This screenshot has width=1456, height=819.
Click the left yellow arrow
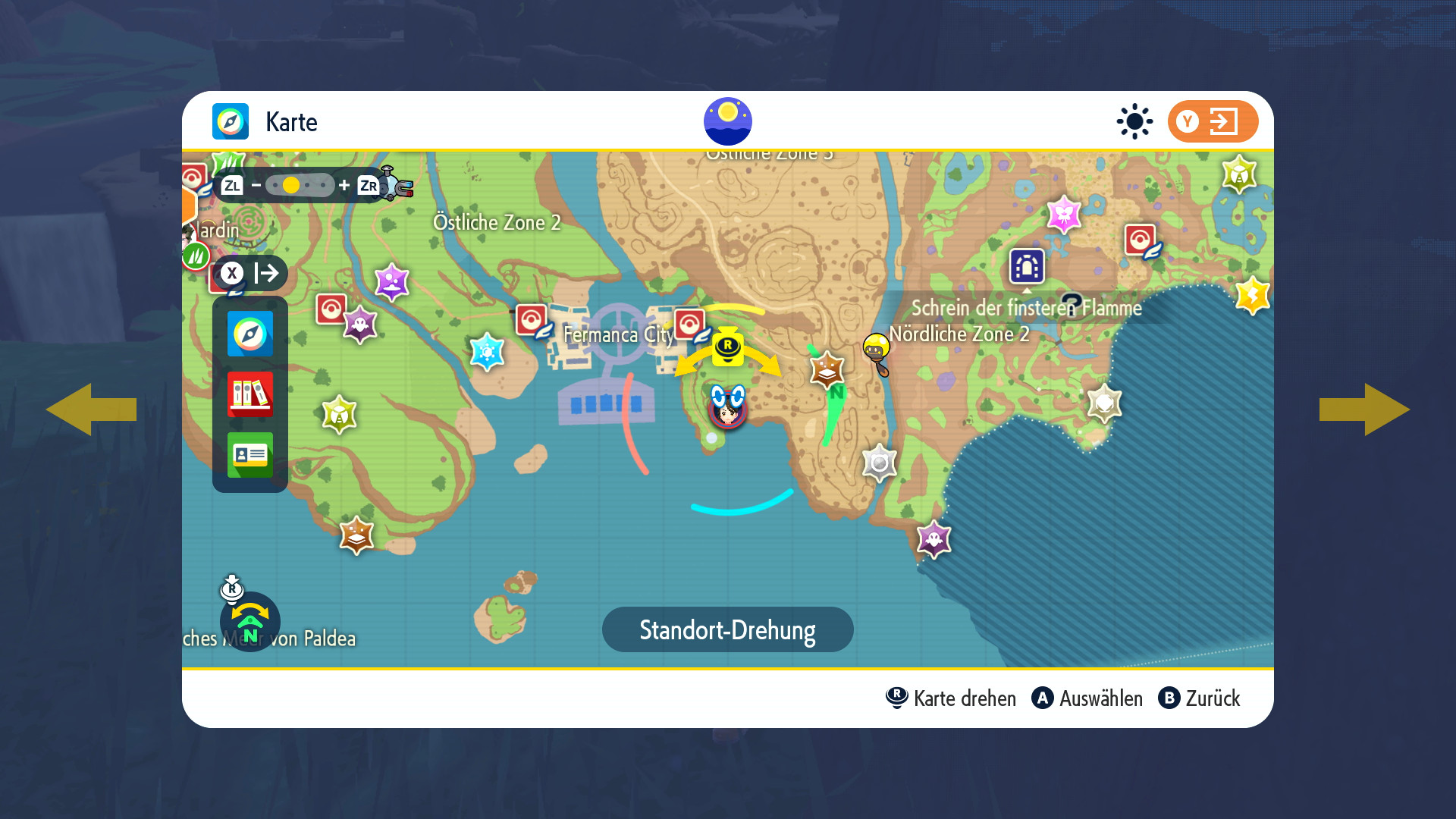click(91, 409)
